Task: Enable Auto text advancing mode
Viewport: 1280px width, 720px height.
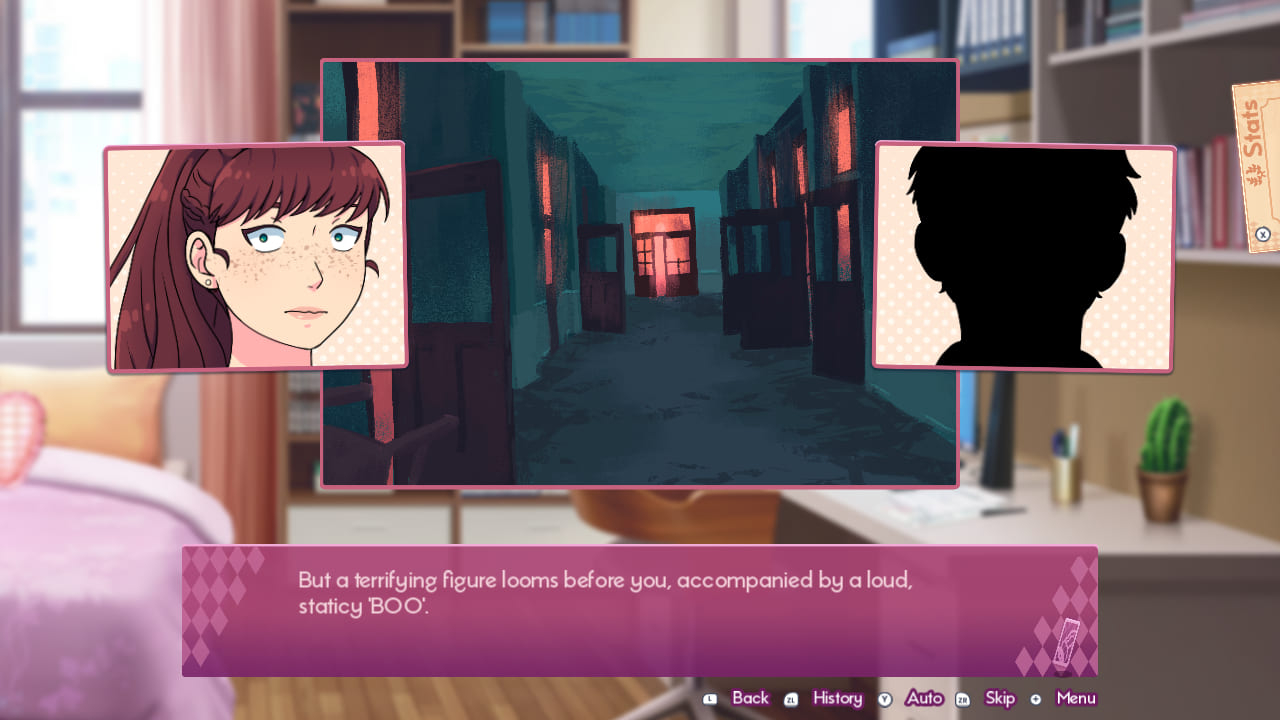Action: tap(924, 697)
